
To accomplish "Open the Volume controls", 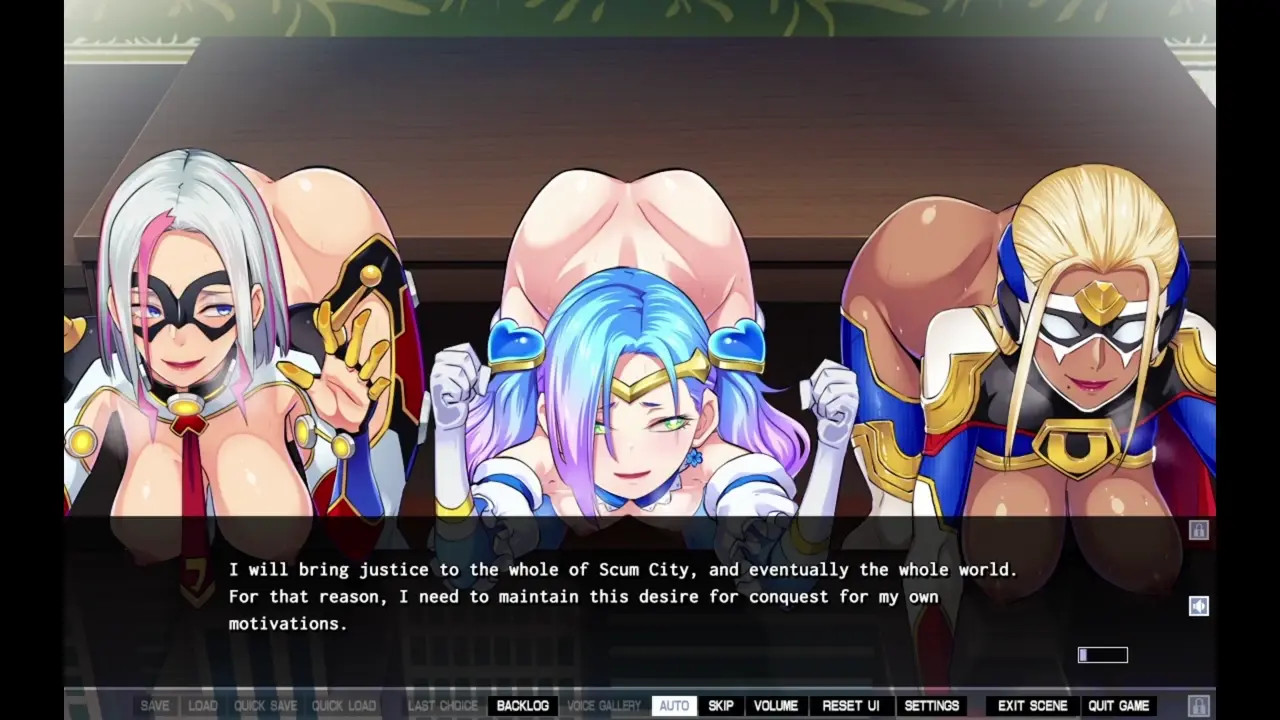I will click(x=776, y=706).
